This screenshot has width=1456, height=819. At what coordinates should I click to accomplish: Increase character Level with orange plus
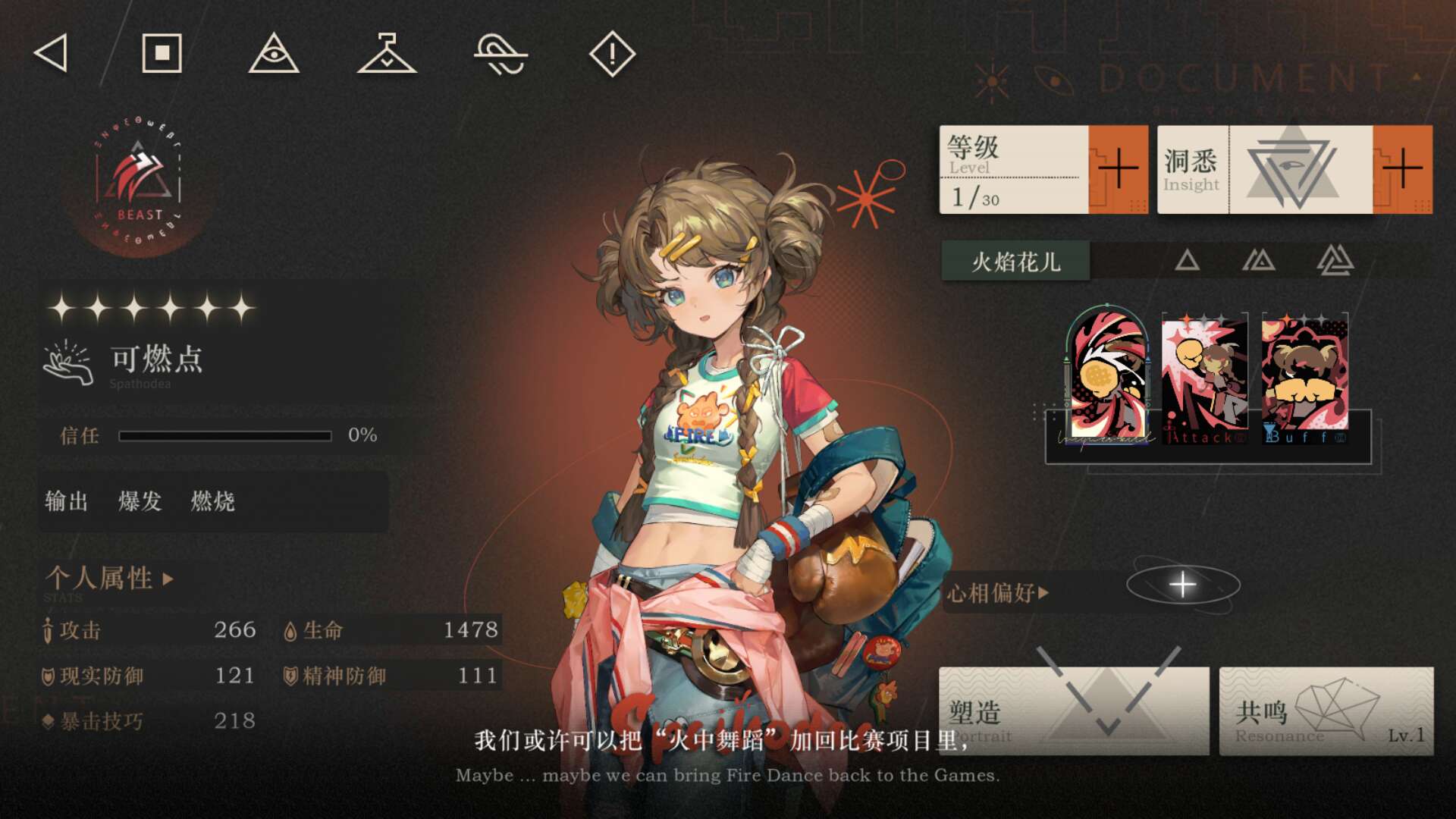1118,169
